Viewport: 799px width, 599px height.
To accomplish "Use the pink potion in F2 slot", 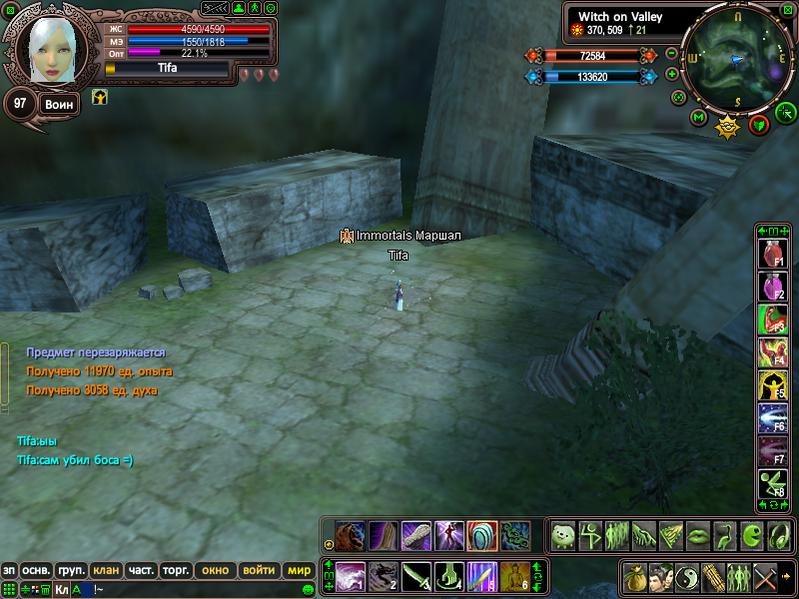I will pos(772,287).
